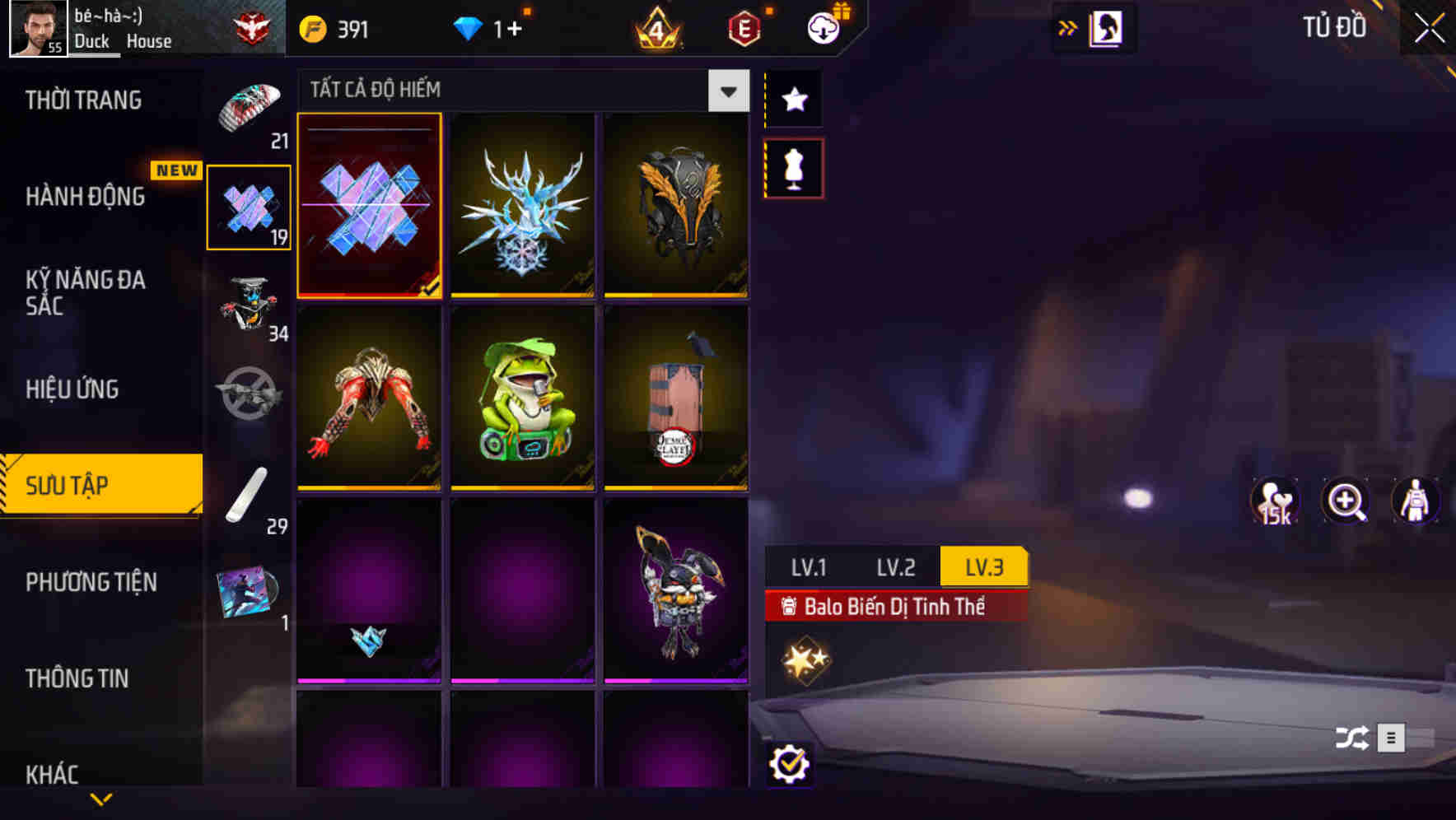The width and height of the screenshot is (1456, 820).
Task: Switch to the LV.2 tab
Action: (897, 566)
